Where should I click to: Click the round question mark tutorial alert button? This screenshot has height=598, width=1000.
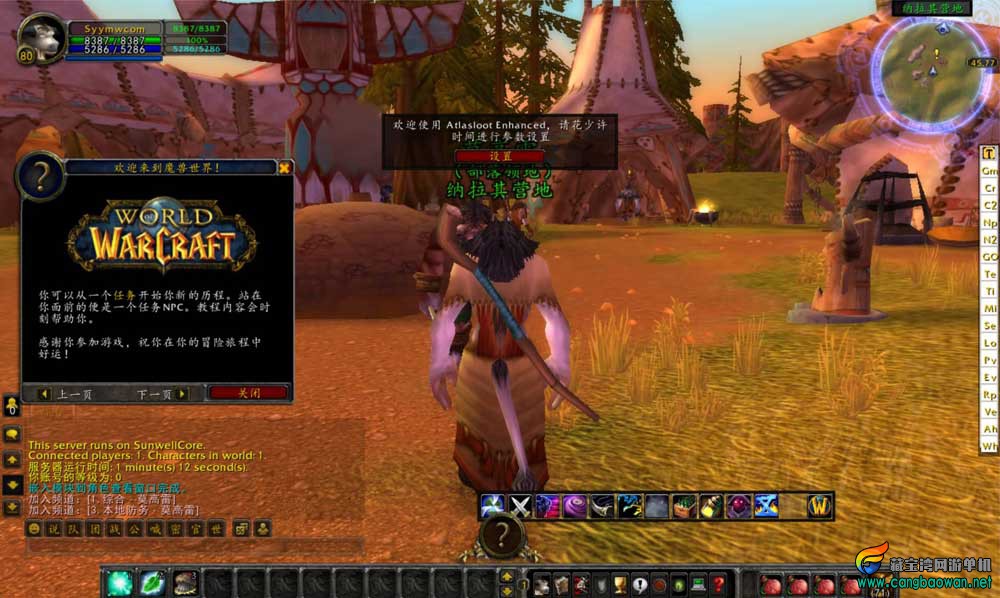(x=501, y=537)
